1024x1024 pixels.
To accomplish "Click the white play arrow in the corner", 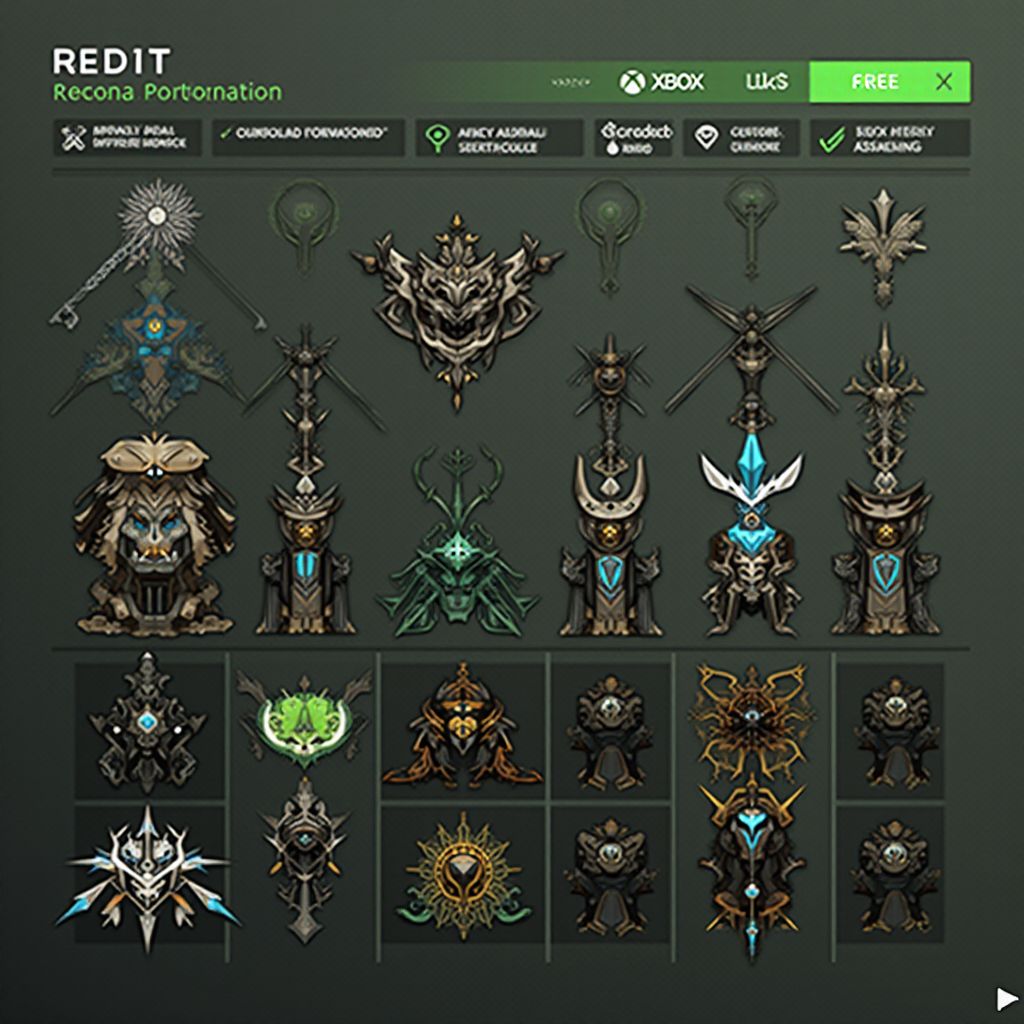I will 1005,997.
